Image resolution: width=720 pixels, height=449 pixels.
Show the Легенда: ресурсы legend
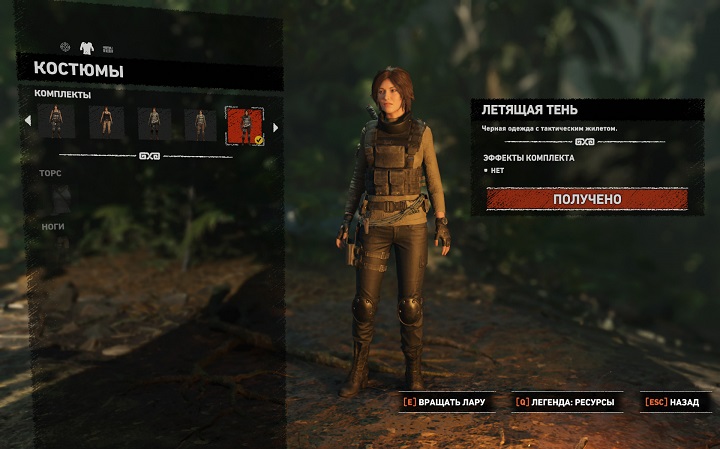(x=566, y=403)
